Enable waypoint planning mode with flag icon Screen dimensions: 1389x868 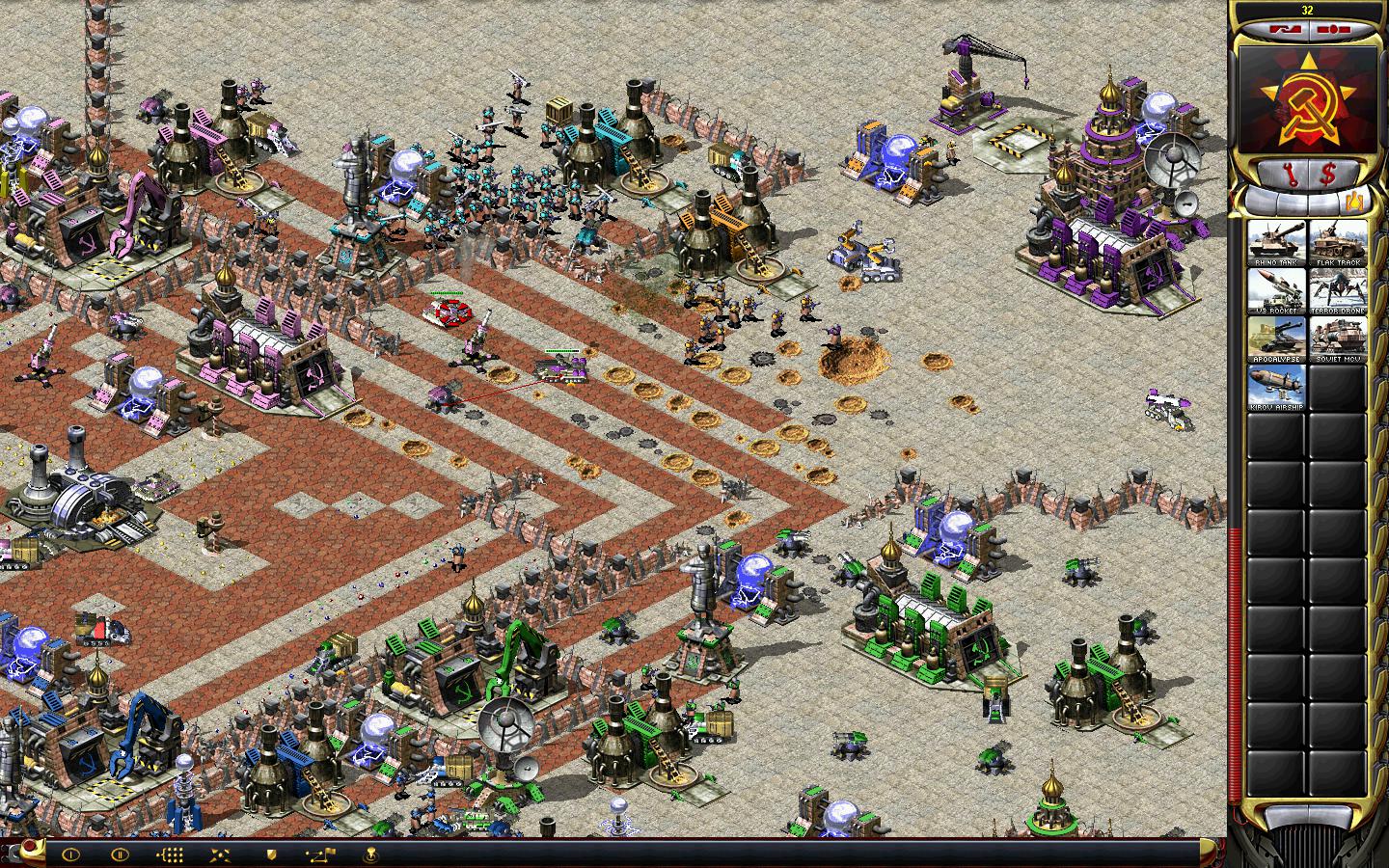[x=320, y=854]
